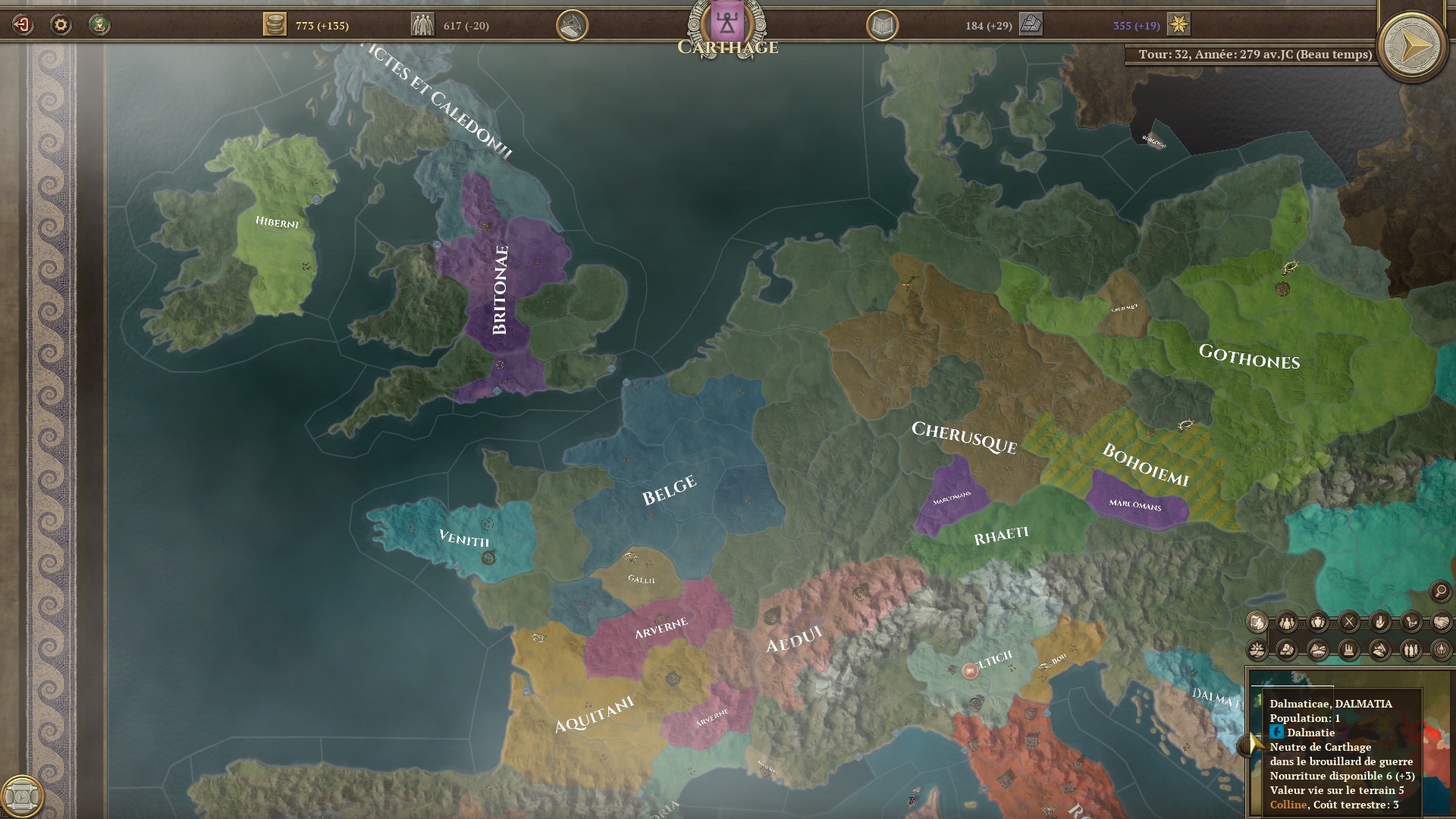
Task: Click the Carthage faction emblem
Action: [x=727, y=23]
